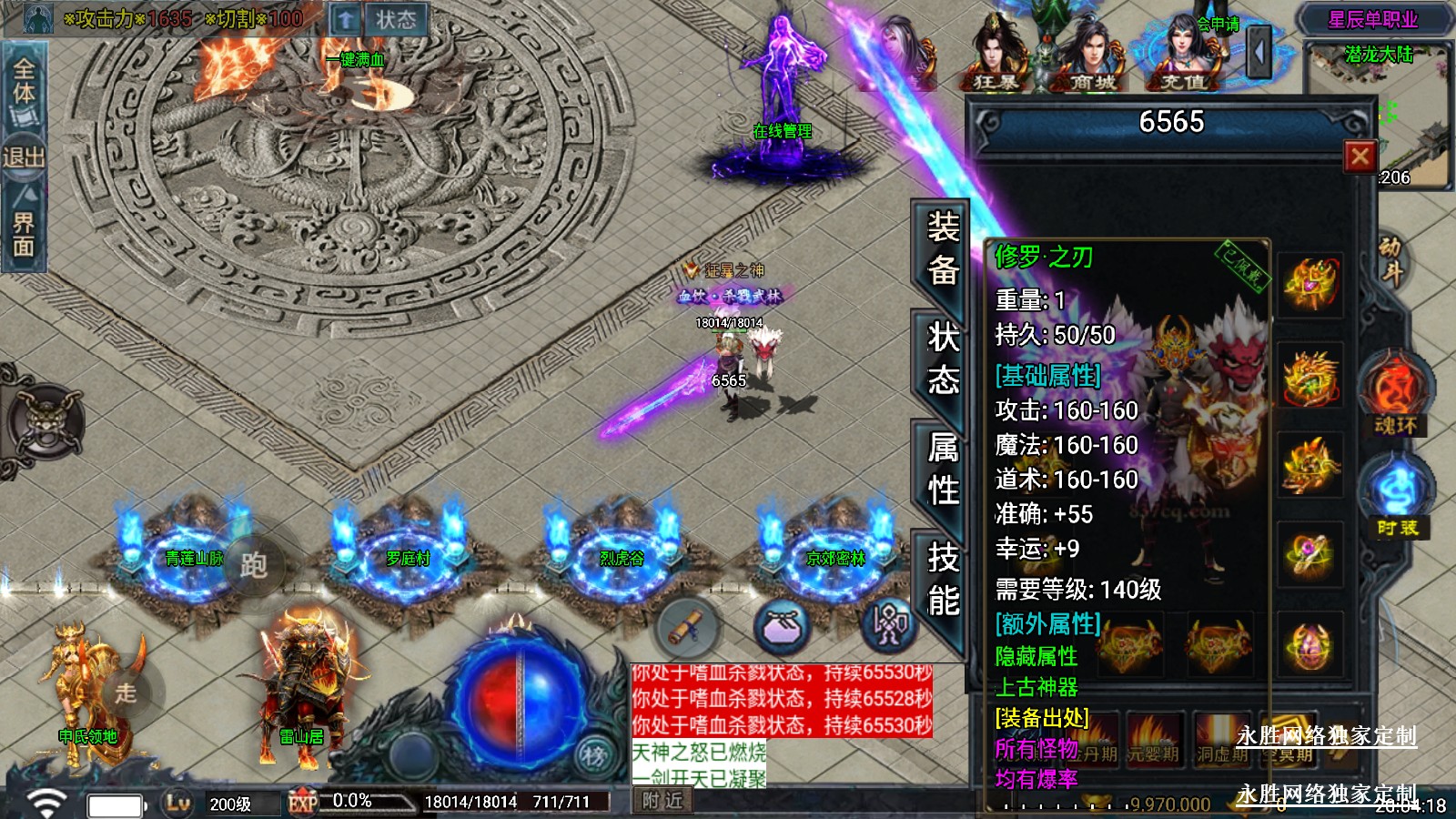Open the 潜龙大陆 minimap

click(x=1378, y=114)
